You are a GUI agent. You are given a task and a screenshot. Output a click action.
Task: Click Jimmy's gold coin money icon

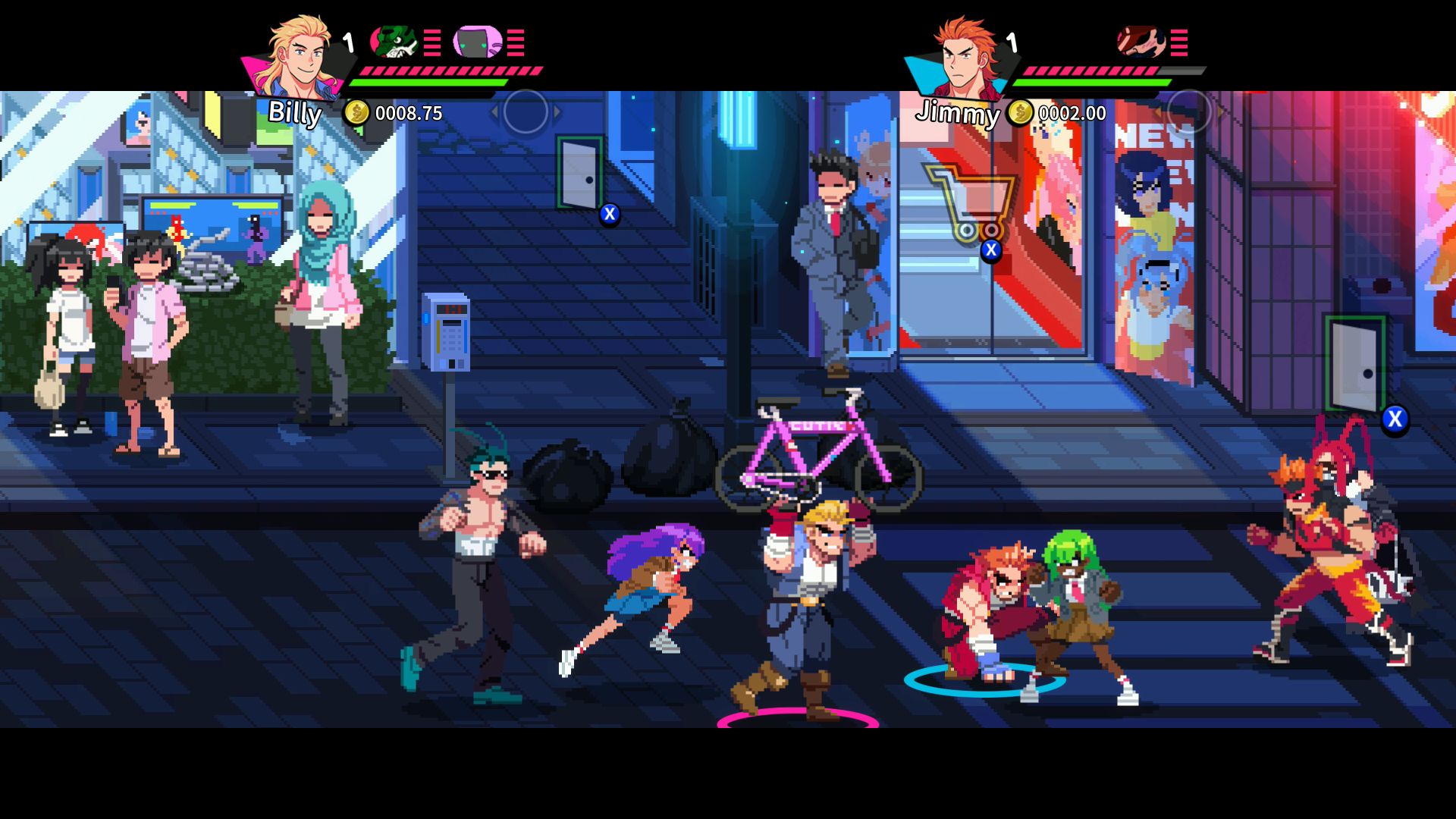(1020, 113)
